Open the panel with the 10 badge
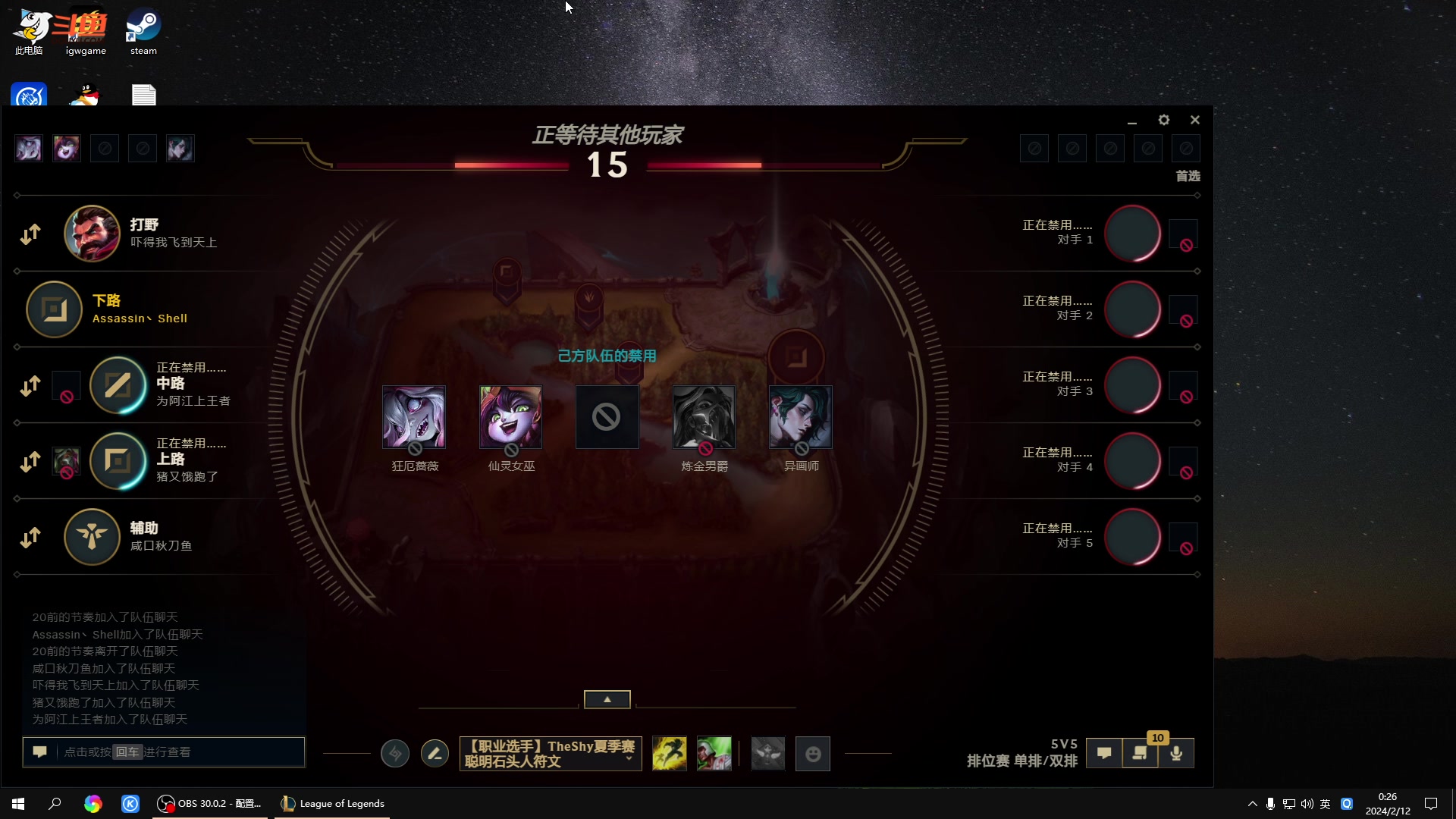Image resolution: width=1456 pixels, height=819 pixels. pos(1140,753)
